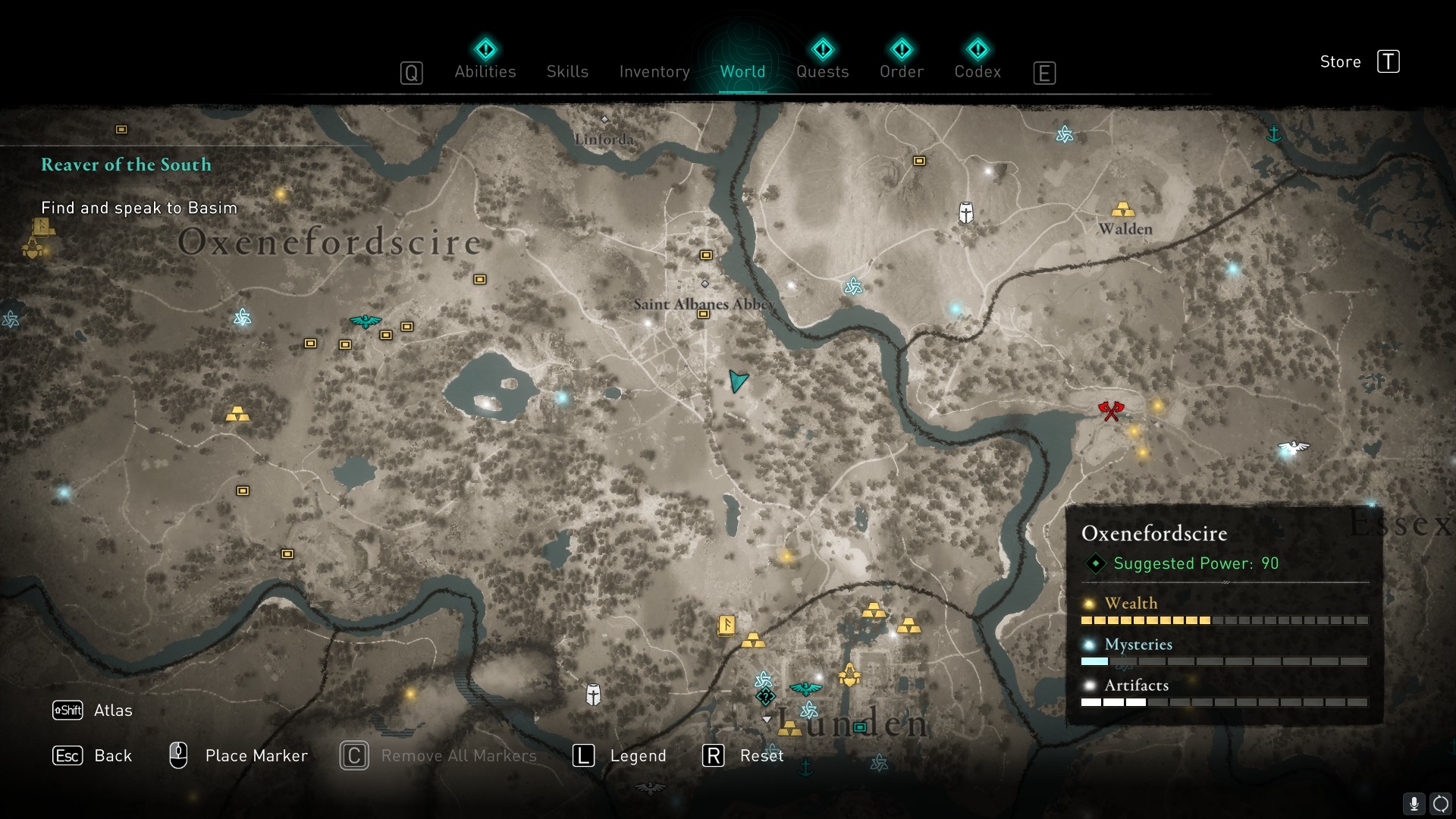The height and width of the screenshot is (819, 1456).
Task: Select the red crossed axes raid marker
Action: (x=1110, y=411)
